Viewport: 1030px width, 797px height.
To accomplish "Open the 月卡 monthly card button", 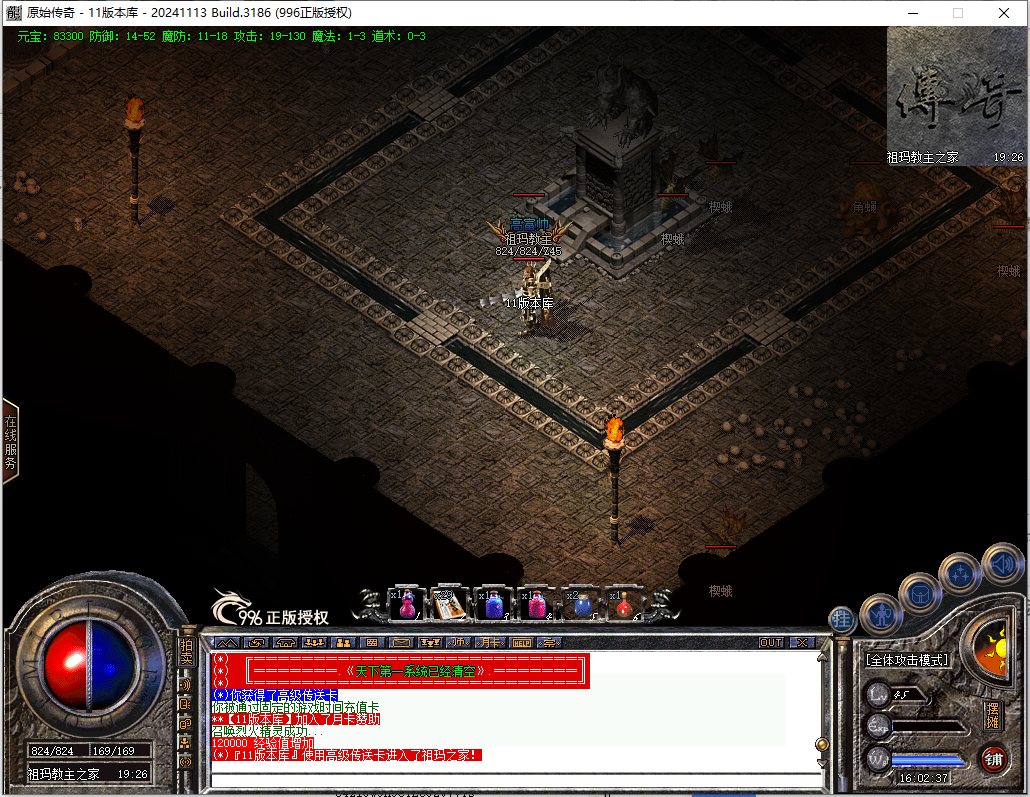I will click(490, 642).
